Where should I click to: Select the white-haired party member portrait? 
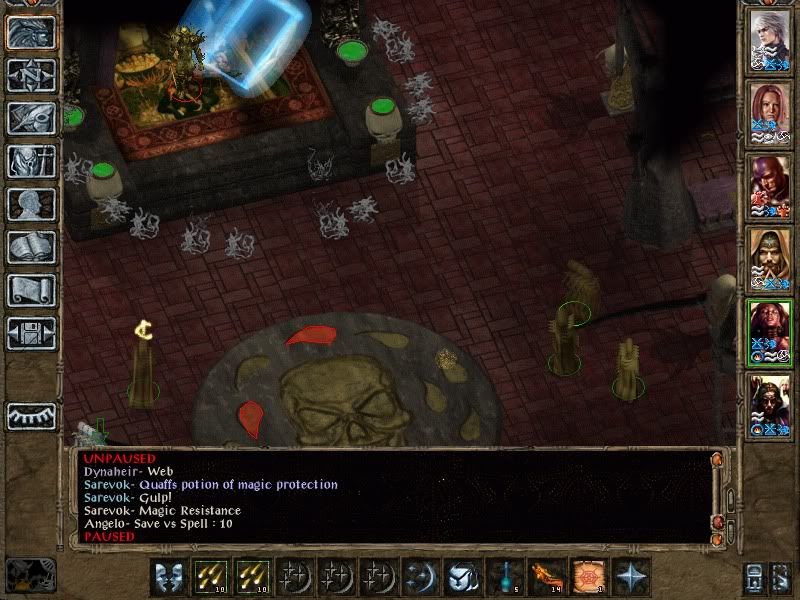click(x=770, y=41)
